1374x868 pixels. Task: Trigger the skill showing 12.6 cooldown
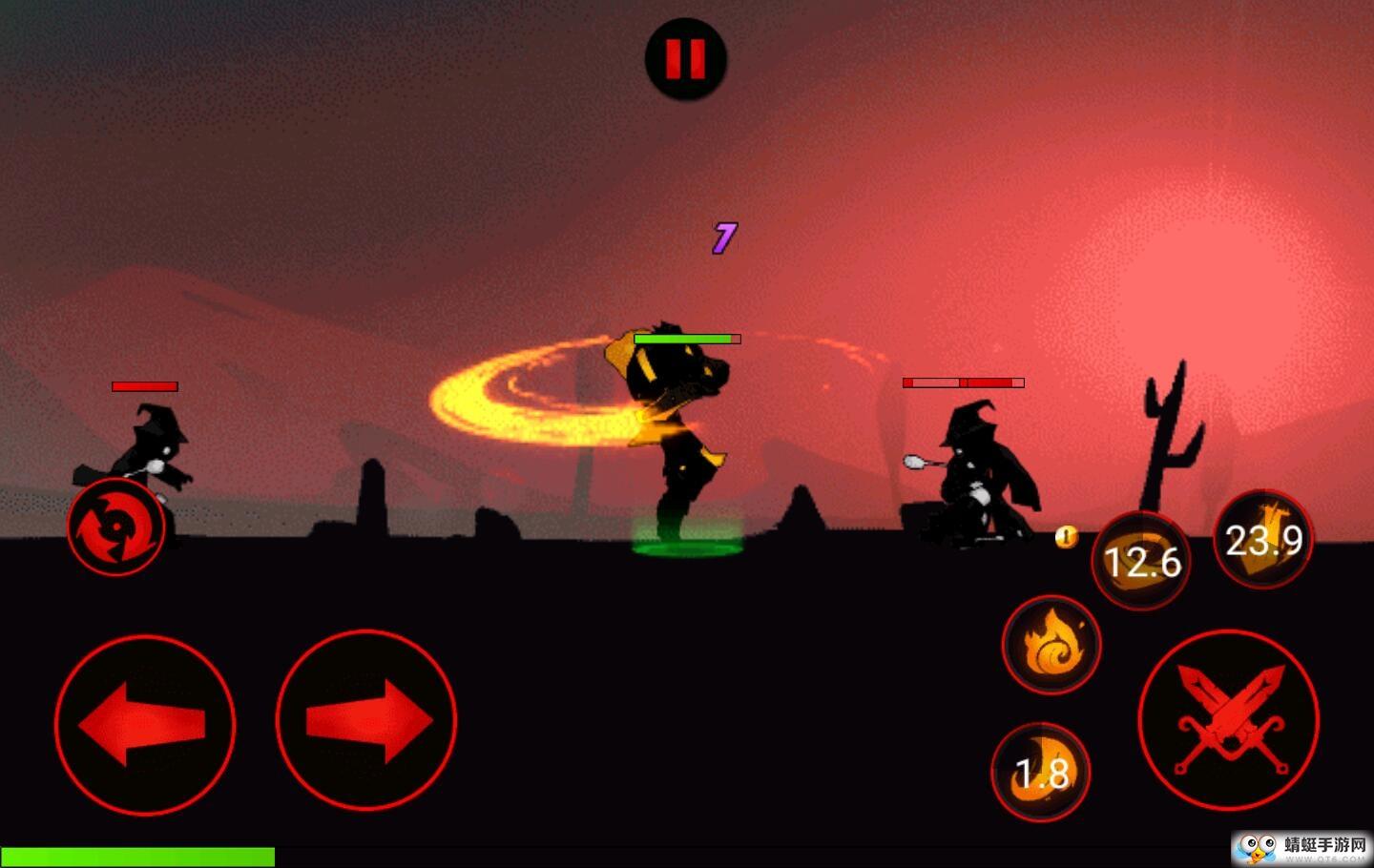1141,560
